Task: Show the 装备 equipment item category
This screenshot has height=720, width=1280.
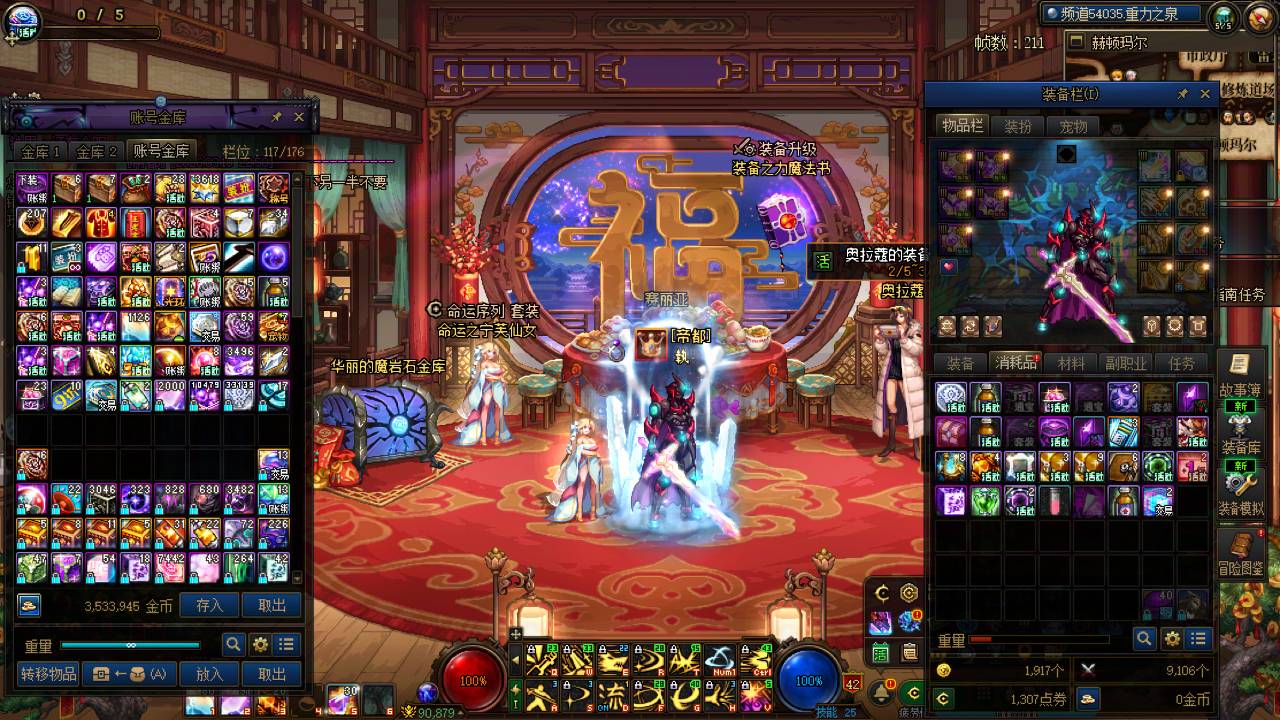Action: (x=960, y=363)
